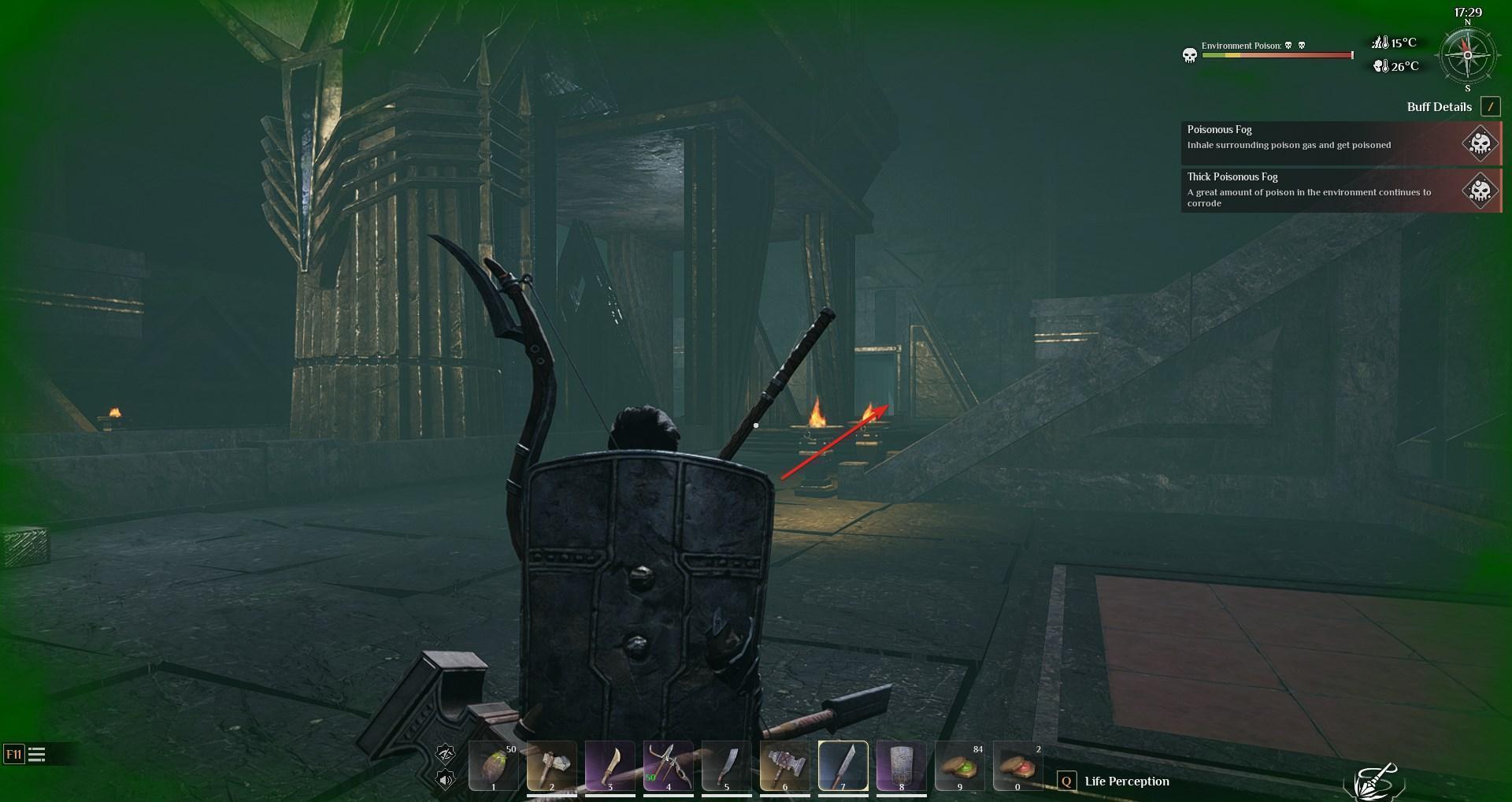The image size is (1512, 802).
Task: Select the curved dagger in hotbar slot 3
Action: click(610, 766)
